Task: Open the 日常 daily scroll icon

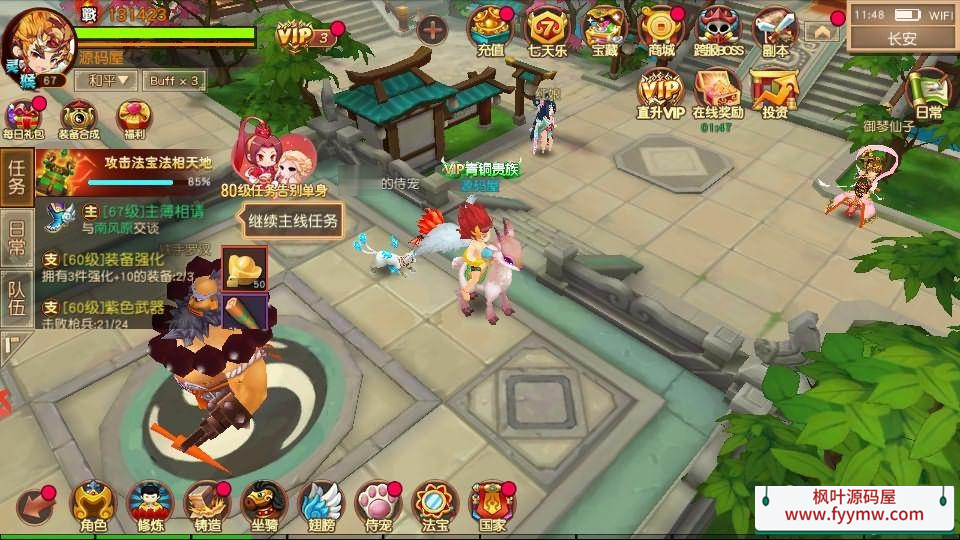Action: click(x=927, y=96)
